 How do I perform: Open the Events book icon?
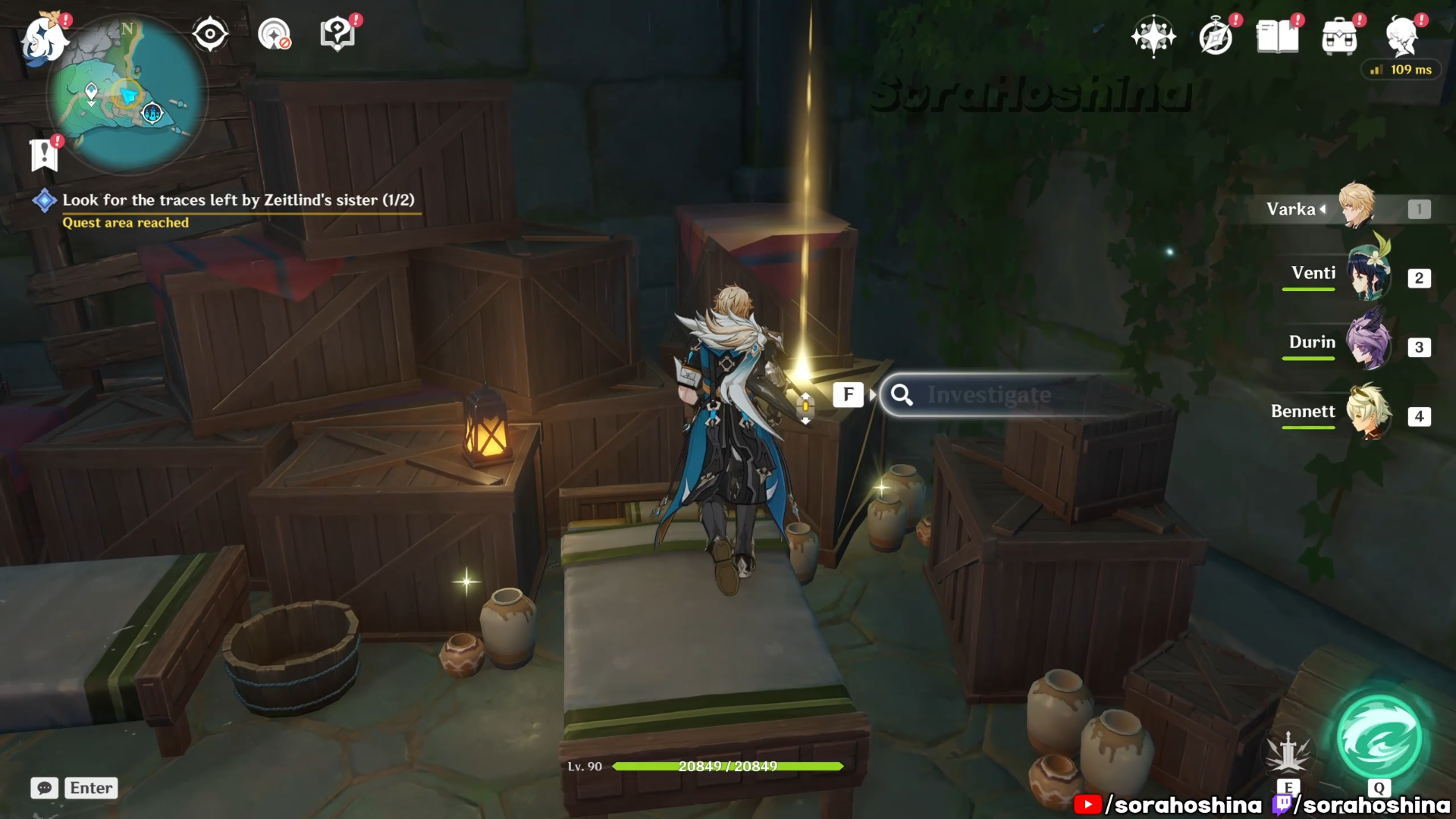click(1277, 36)
